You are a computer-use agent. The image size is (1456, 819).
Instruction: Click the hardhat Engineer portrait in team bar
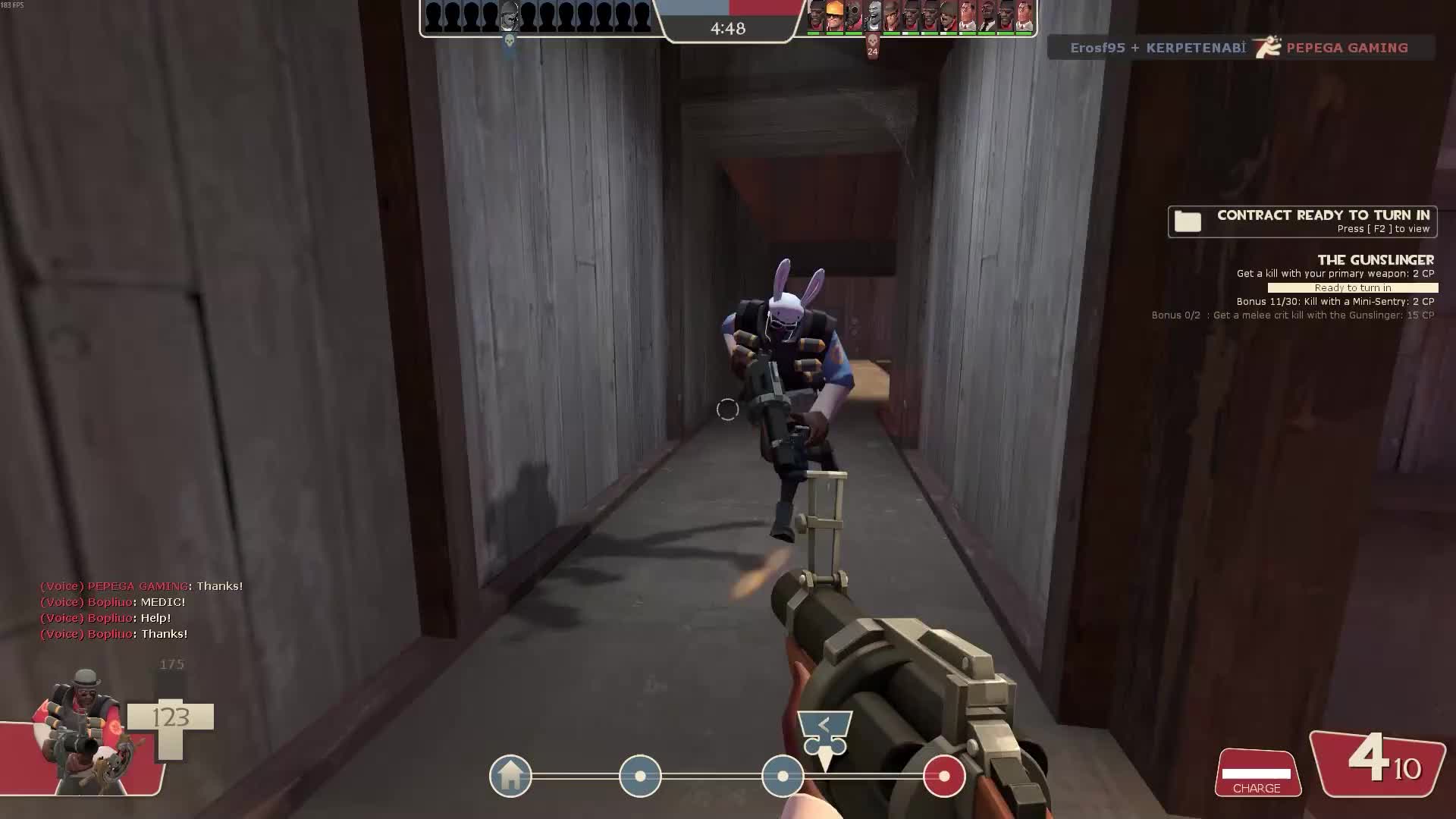(x=835, y=15)
